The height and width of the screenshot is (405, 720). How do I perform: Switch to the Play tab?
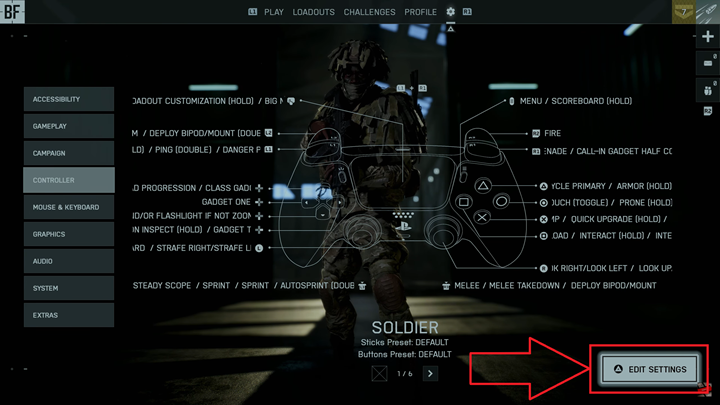pyautogui.click(x=273, y=12)
